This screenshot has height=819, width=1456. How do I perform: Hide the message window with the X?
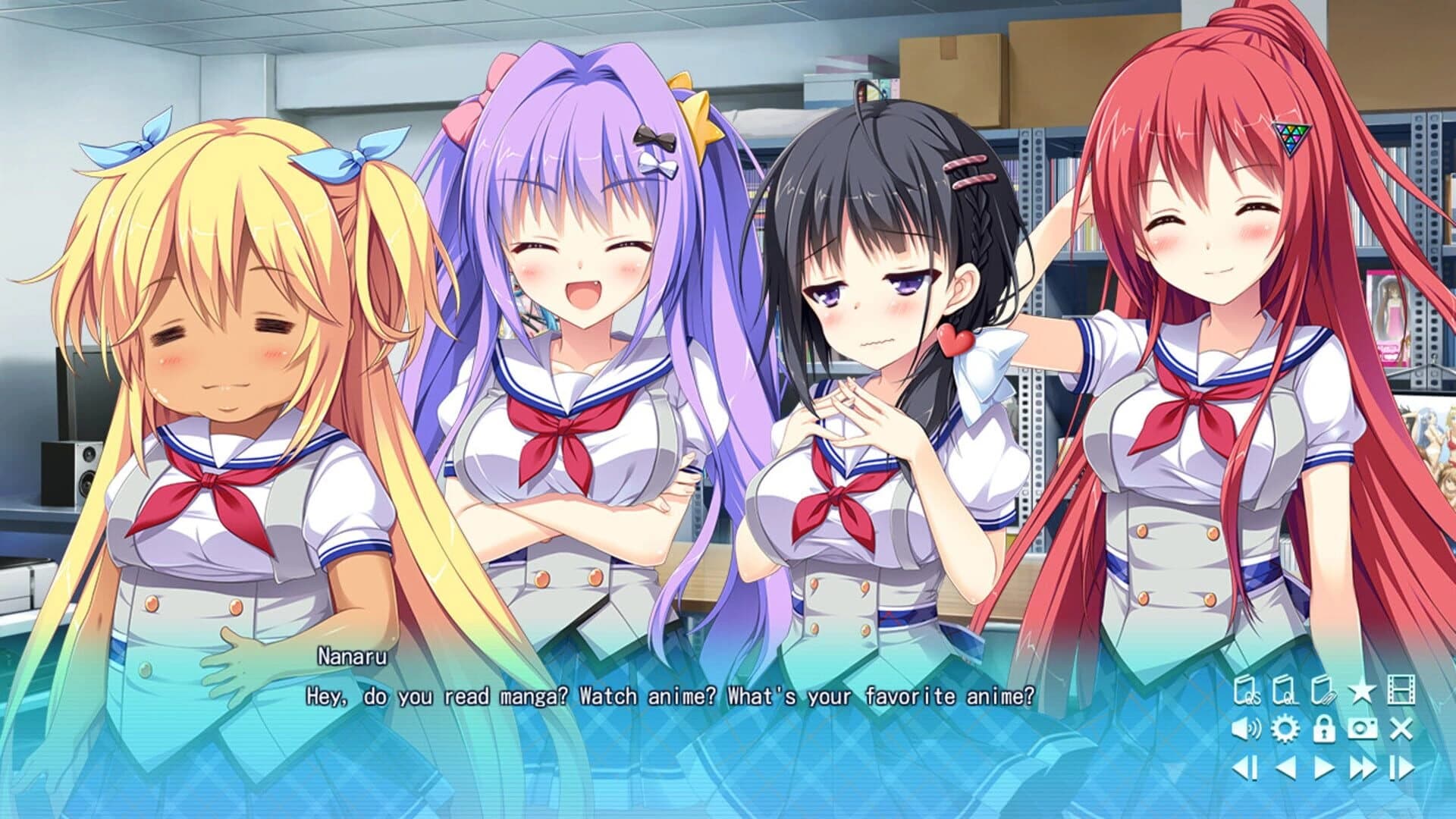(x=1401, y=729)
